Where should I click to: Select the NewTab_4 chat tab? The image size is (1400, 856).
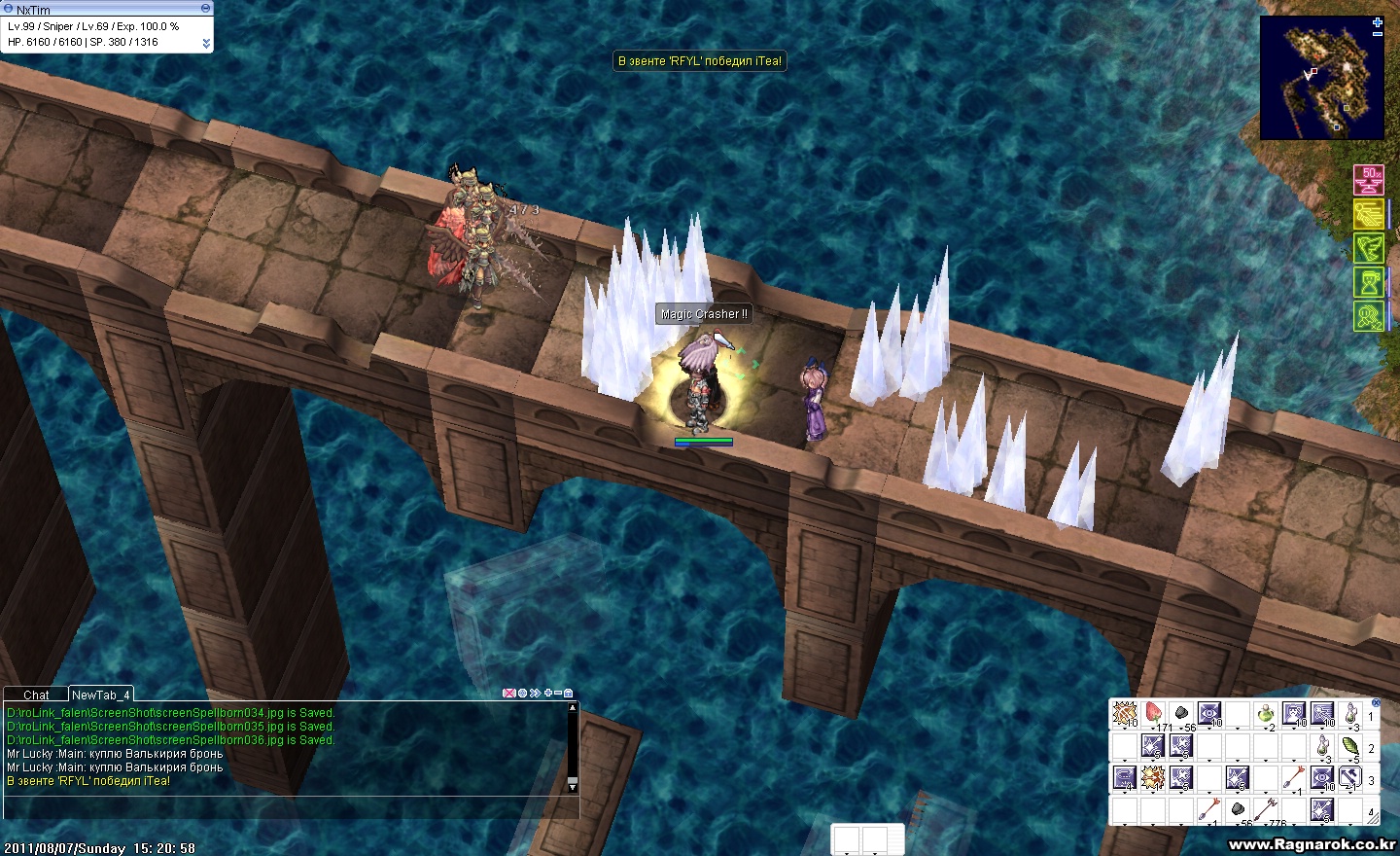(99, 695)
